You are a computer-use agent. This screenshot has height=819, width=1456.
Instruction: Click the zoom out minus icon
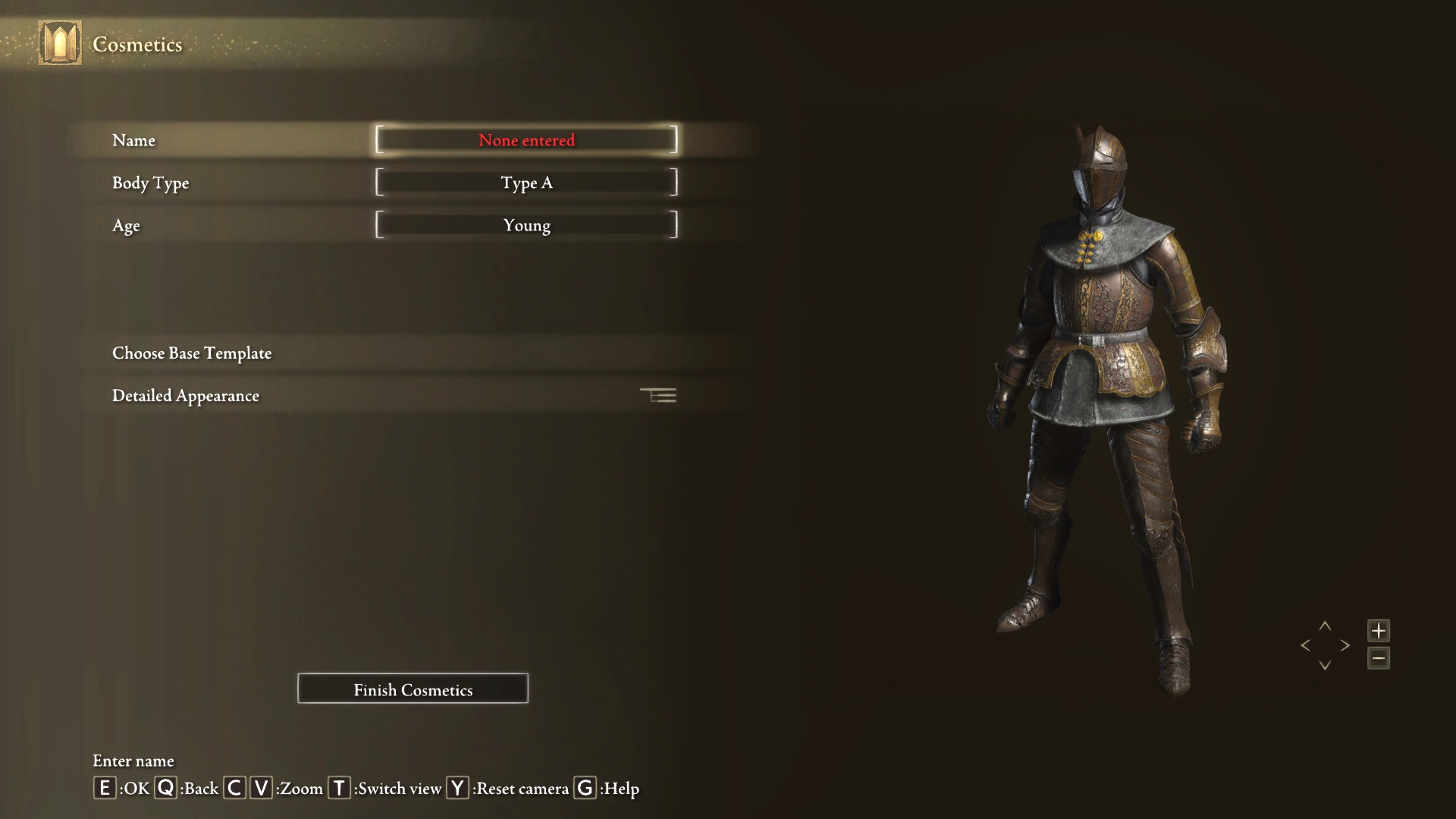(x=1379, y=658)
